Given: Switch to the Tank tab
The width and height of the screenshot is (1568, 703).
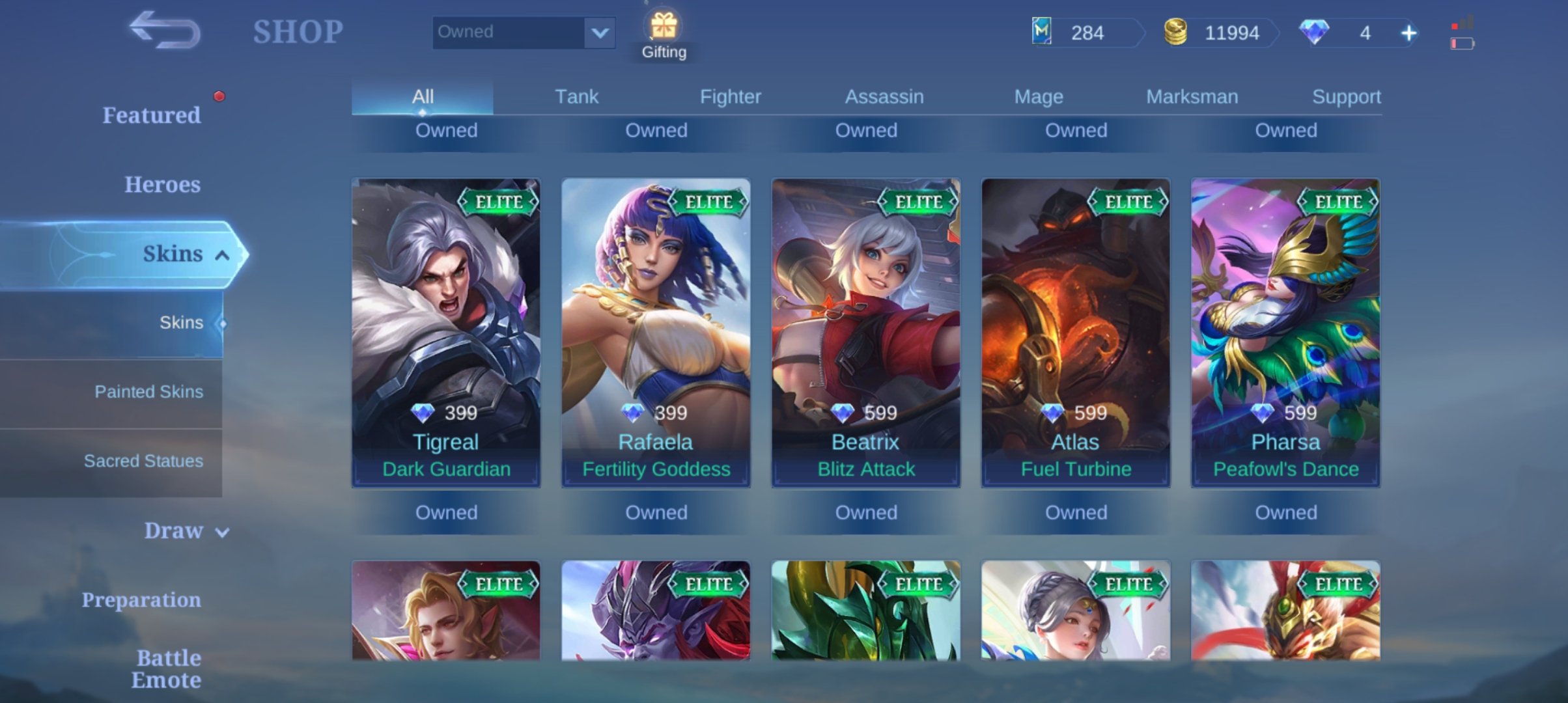Looking at the screenshot, I should pos(576,96).
